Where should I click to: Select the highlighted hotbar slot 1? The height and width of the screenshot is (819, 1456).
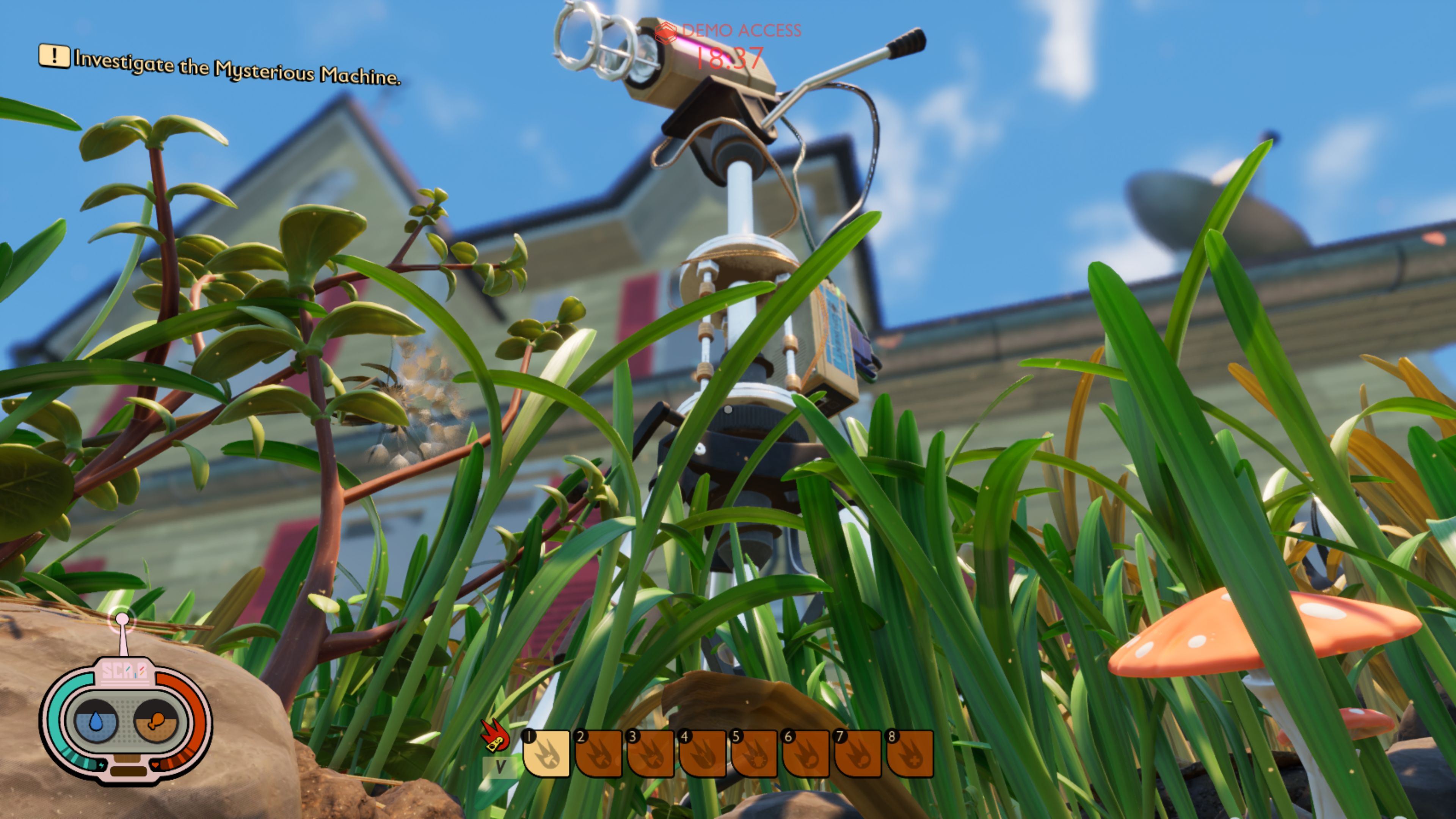546,753
